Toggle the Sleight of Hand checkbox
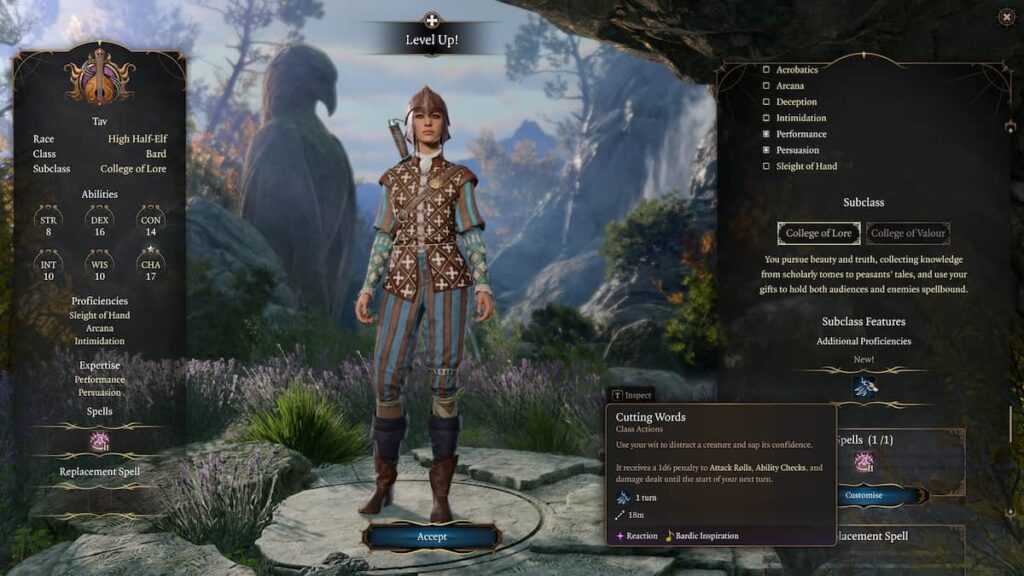This screenshot has width=1024, height=576. point(767,166)
